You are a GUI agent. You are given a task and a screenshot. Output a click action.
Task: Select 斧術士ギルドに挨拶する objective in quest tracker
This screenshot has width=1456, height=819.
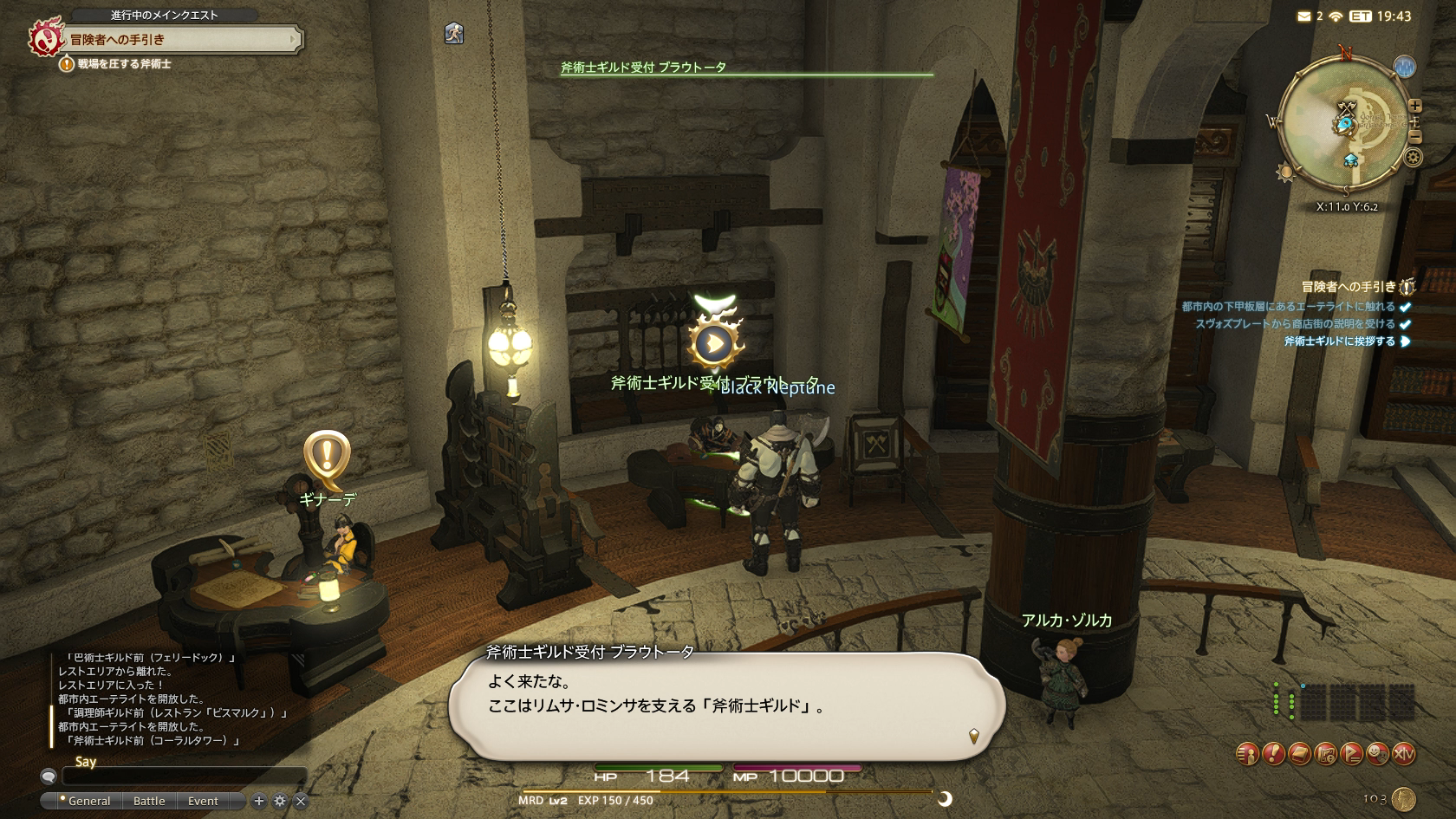[x=1340, y=341]
